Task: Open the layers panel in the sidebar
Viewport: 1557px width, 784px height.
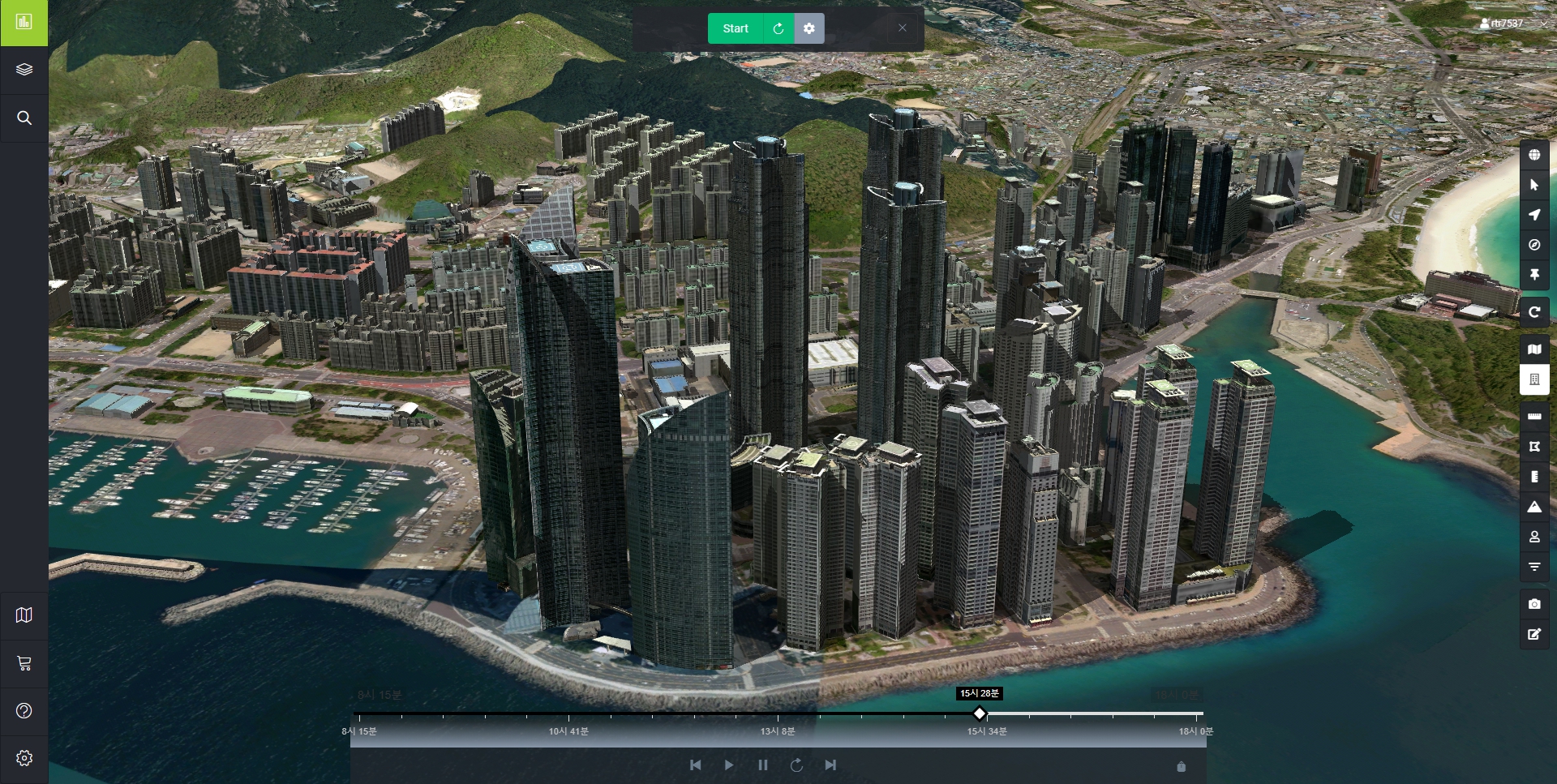Action: tap(24, 70)
